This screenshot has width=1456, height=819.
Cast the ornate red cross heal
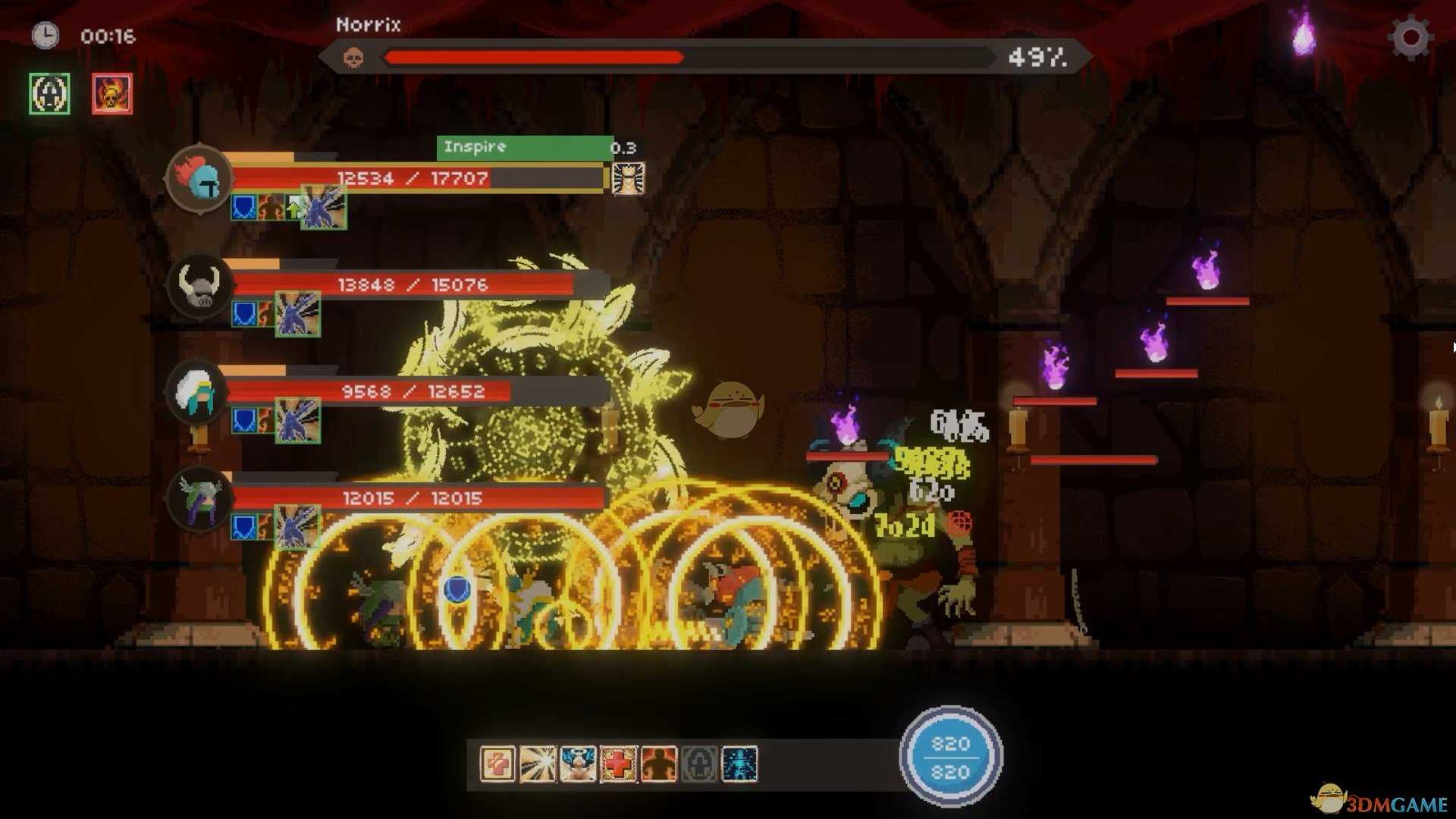(619, 764)
